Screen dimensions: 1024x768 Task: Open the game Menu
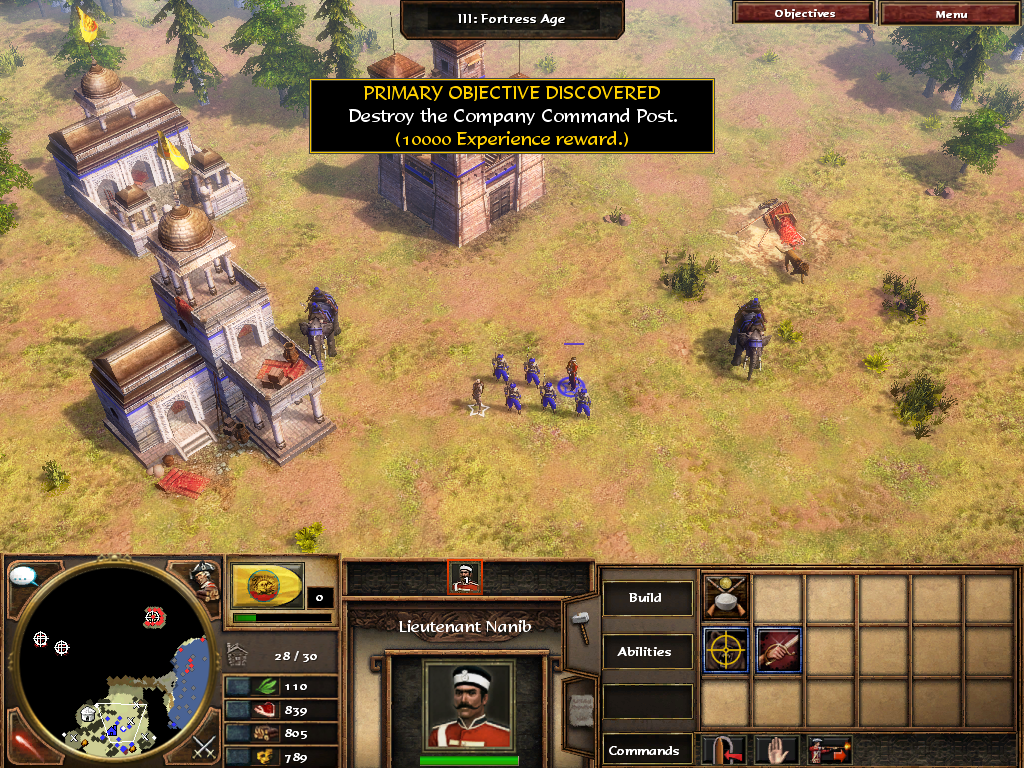coord(951,14)
